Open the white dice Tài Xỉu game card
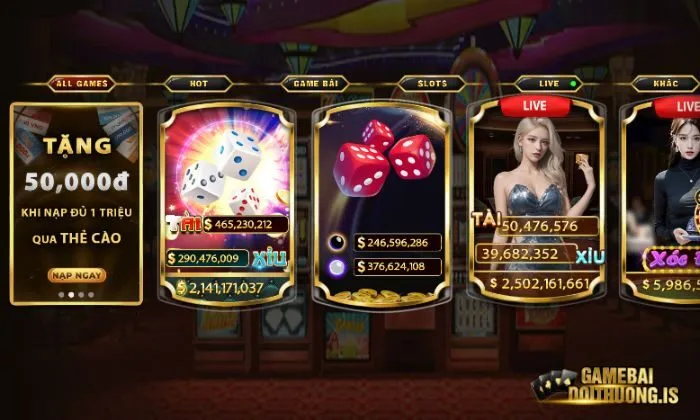This screenshot has width=700, height=420. (x=227, y=190)
